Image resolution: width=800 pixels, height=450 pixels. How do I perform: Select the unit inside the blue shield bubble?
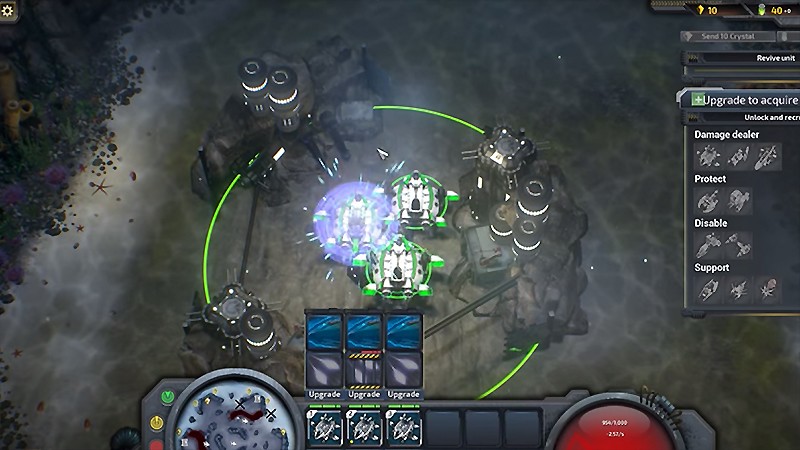point(351,217)
